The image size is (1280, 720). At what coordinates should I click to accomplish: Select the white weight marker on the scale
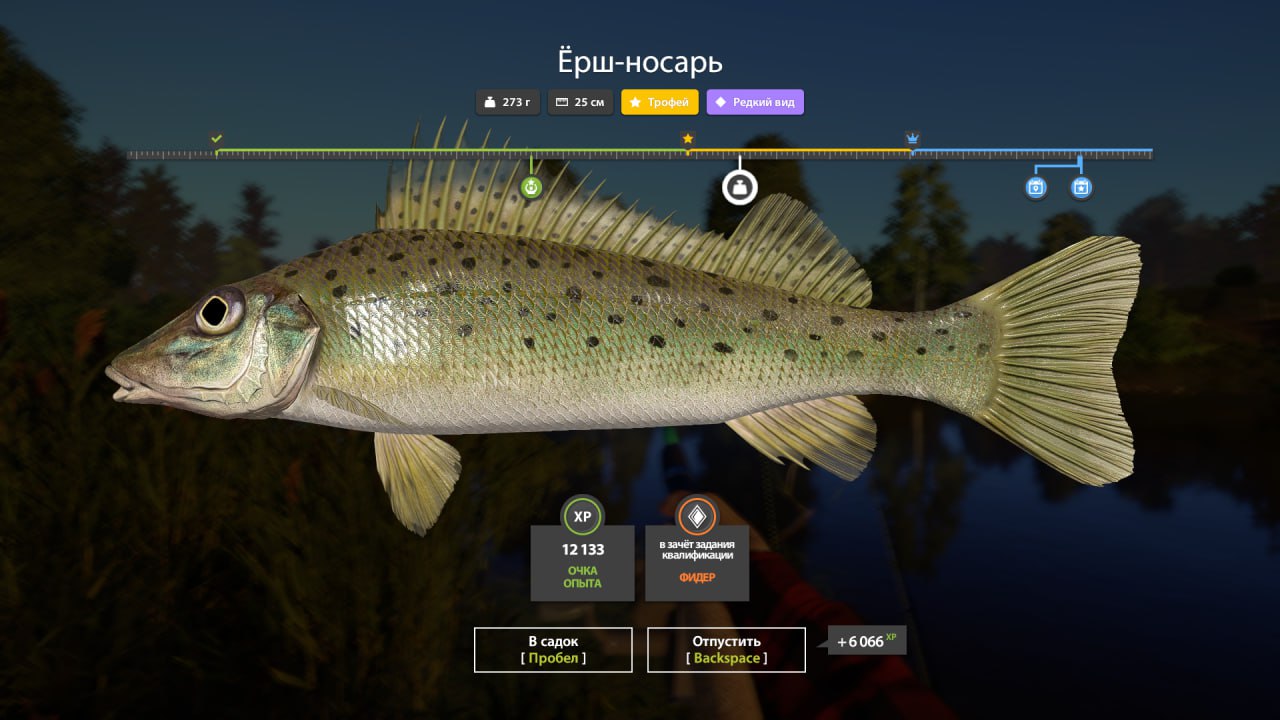point(740,187)
